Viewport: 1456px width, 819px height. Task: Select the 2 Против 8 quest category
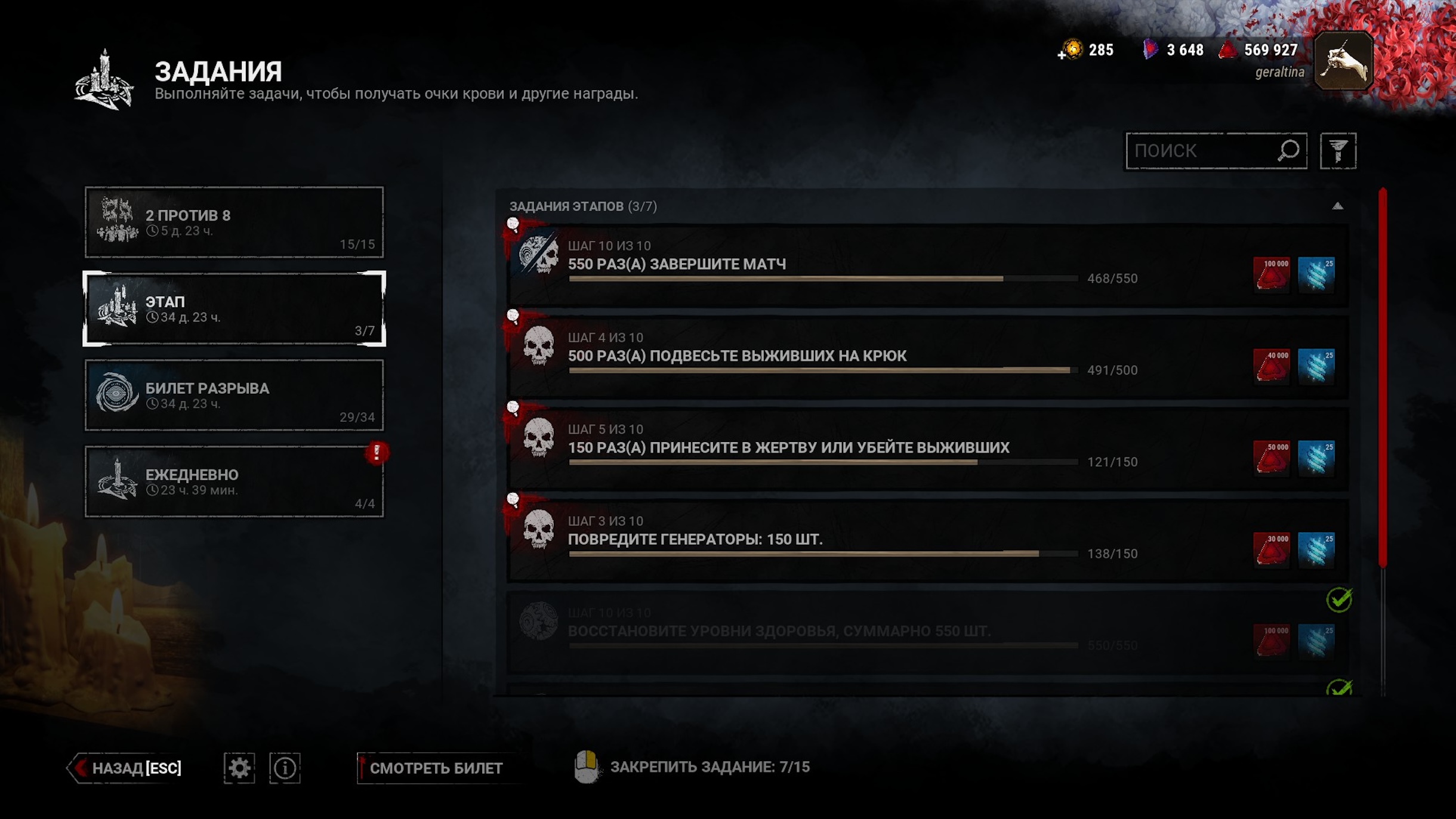coord(234,222)
